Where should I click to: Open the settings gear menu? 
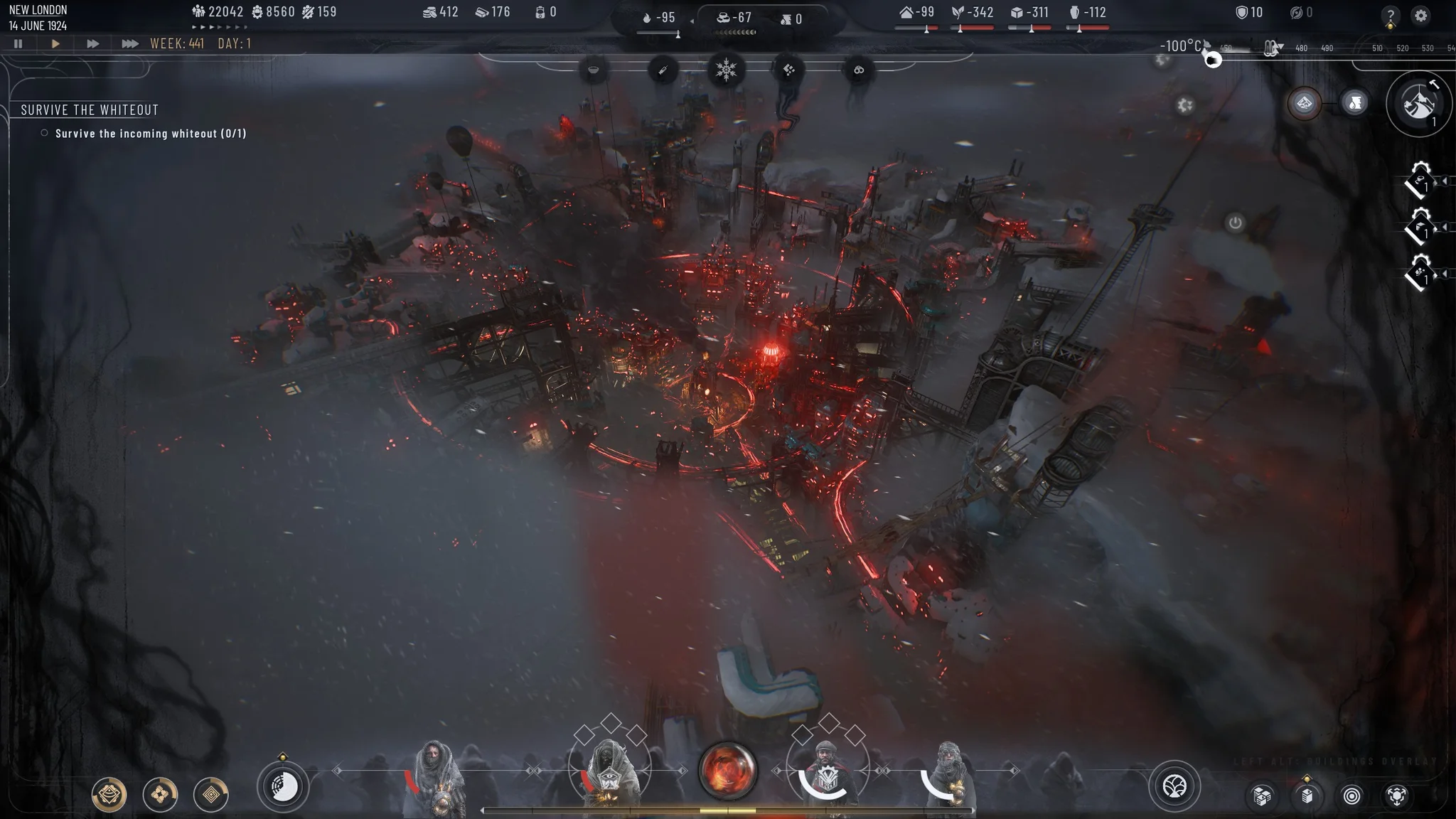pos(1420,15)
